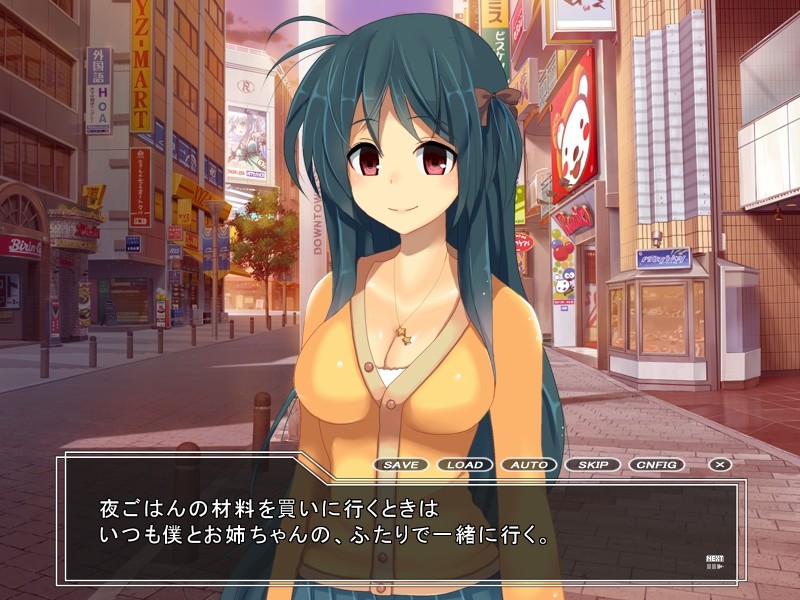Hide the dialogue box with X
The height and width of the screenshot is (600, 800).
click(x=720, y=465)
